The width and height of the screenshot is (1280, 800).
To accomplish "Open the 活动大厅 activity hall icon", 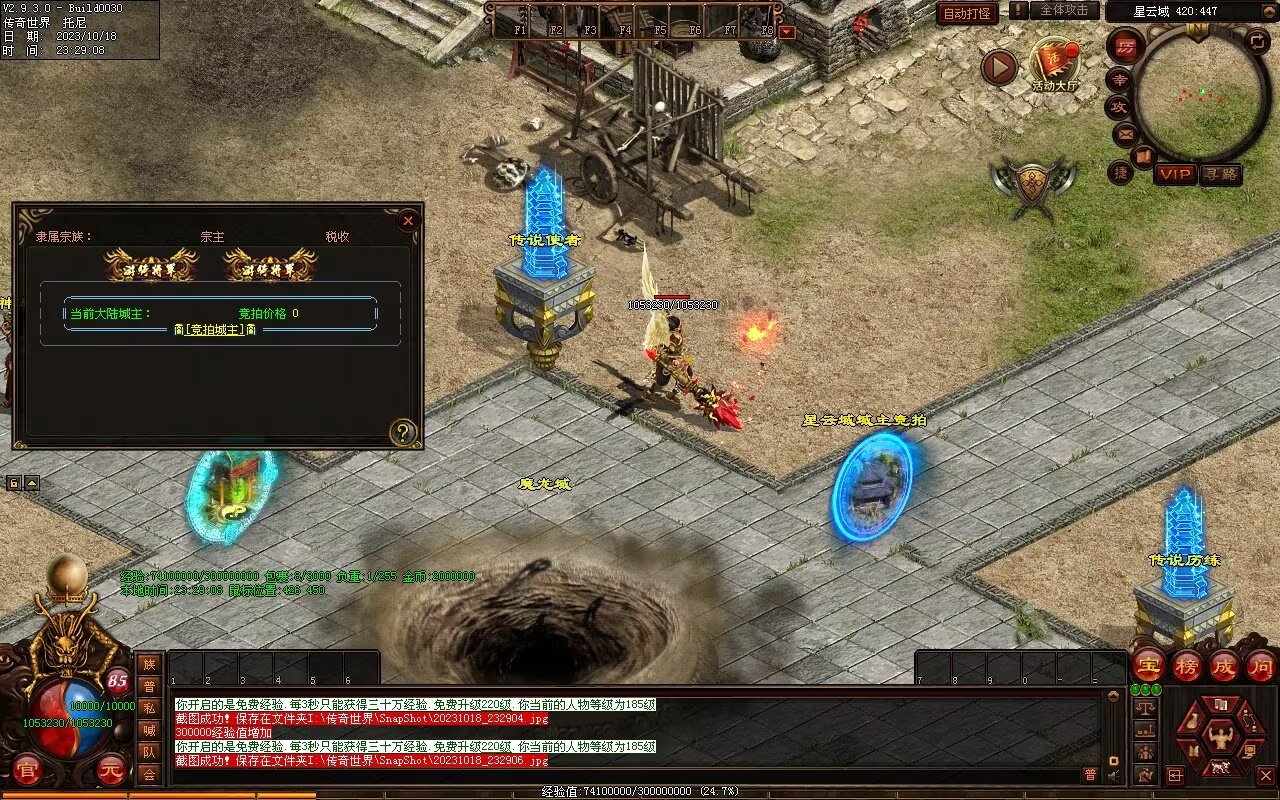I will (1055, 62).
